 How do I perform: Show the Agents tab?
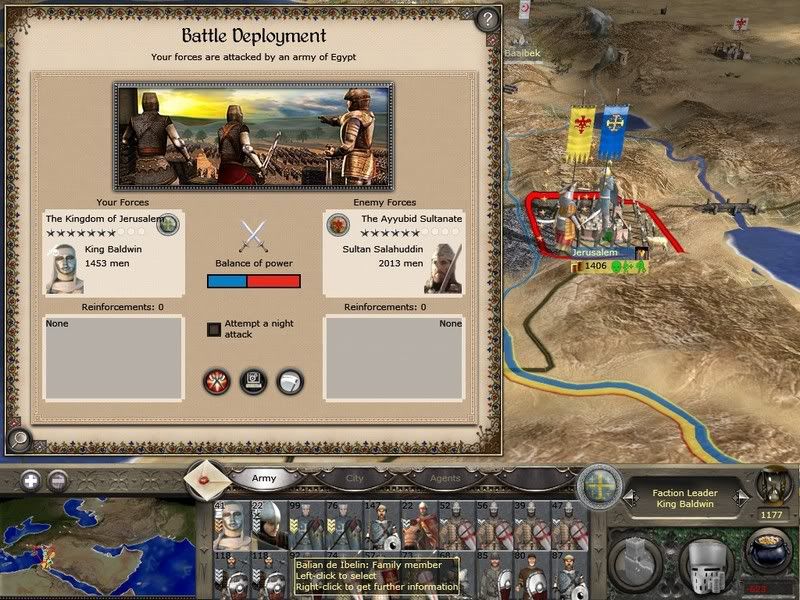click(445, 479)
